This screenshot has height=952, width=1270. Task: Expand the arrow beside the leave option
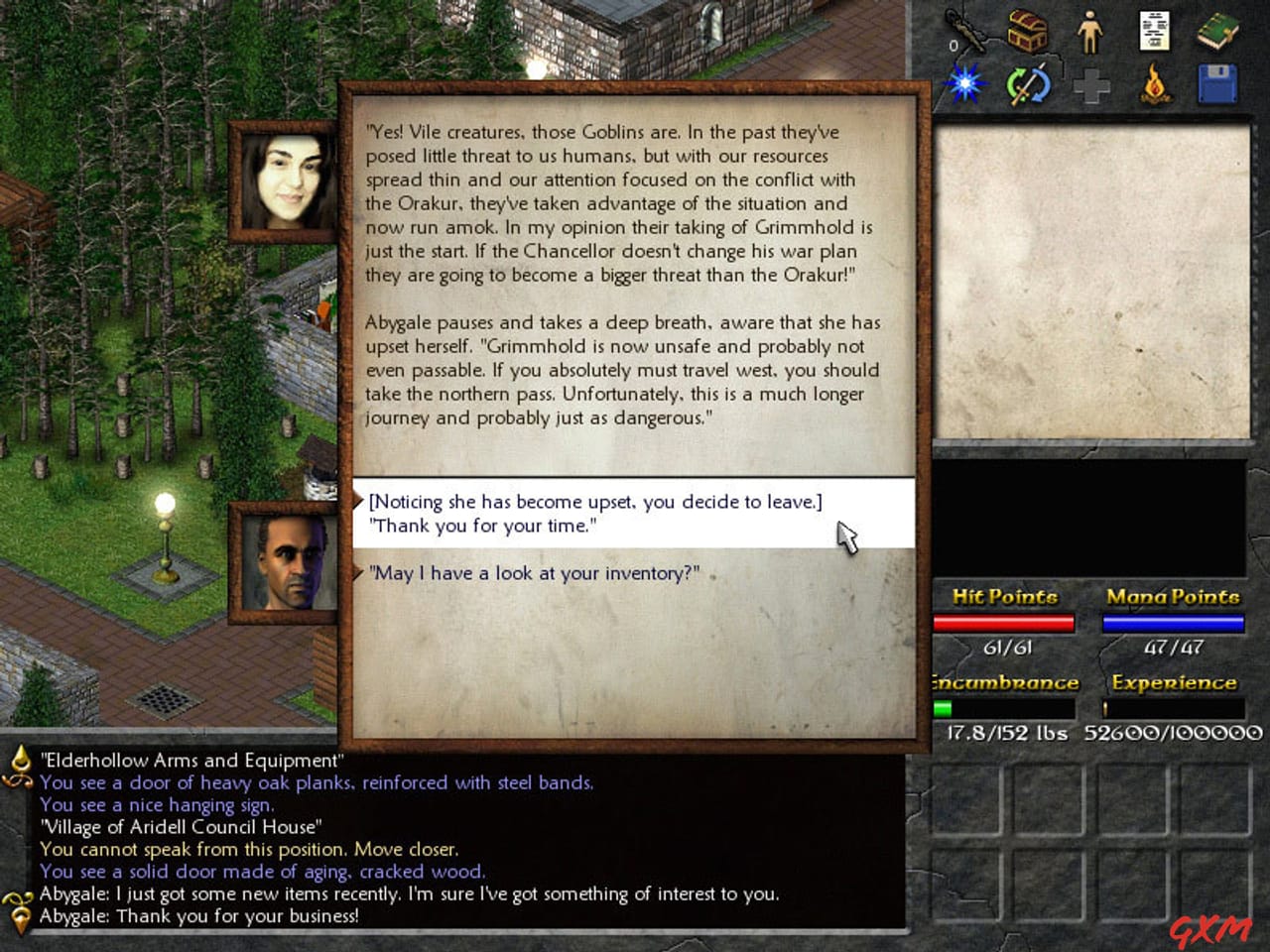(359, 502)
